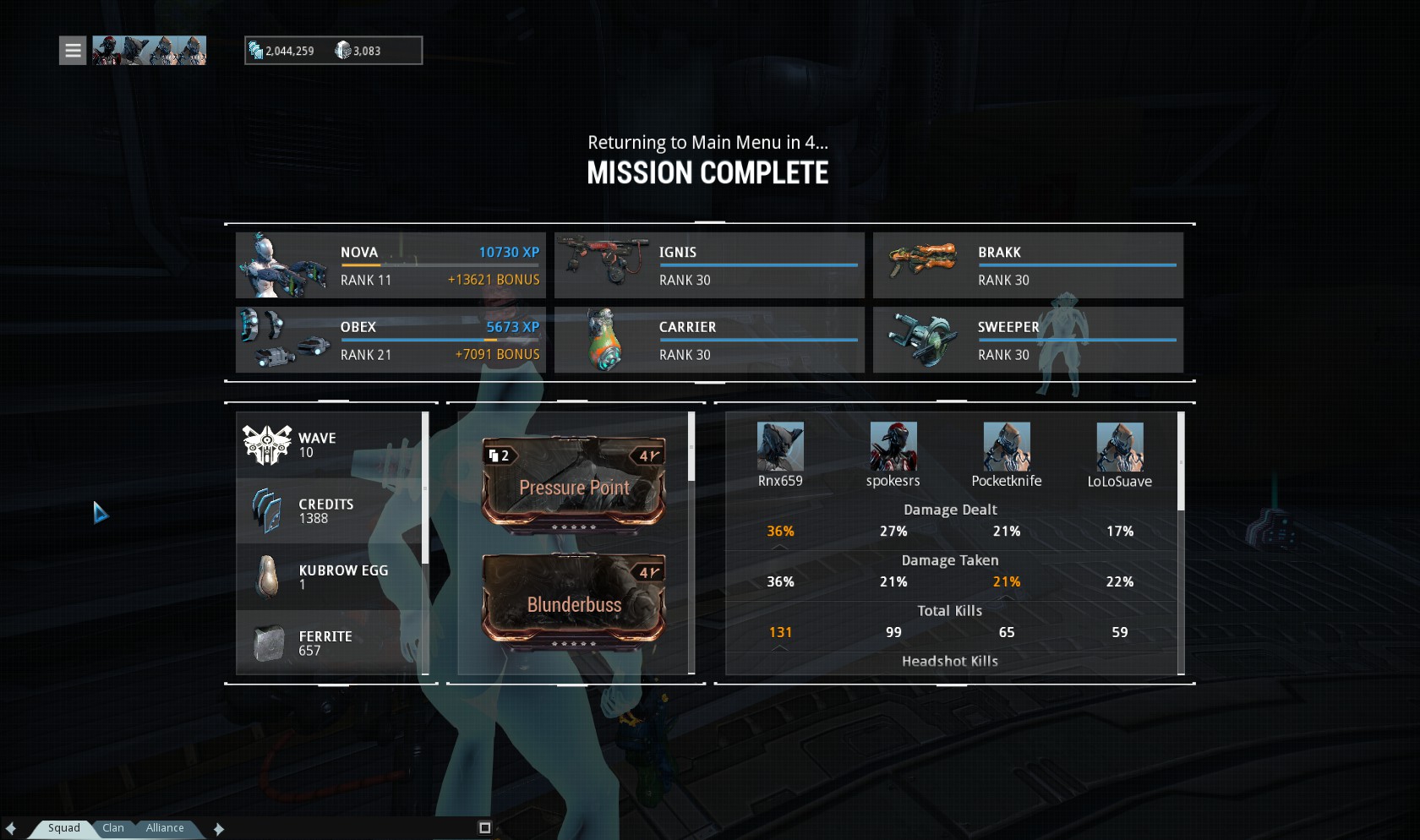Image resolution: width=1420 pixels, height=840 pixels.
Task: Click the Carrier sentinel panel
Action: [709, 340]
